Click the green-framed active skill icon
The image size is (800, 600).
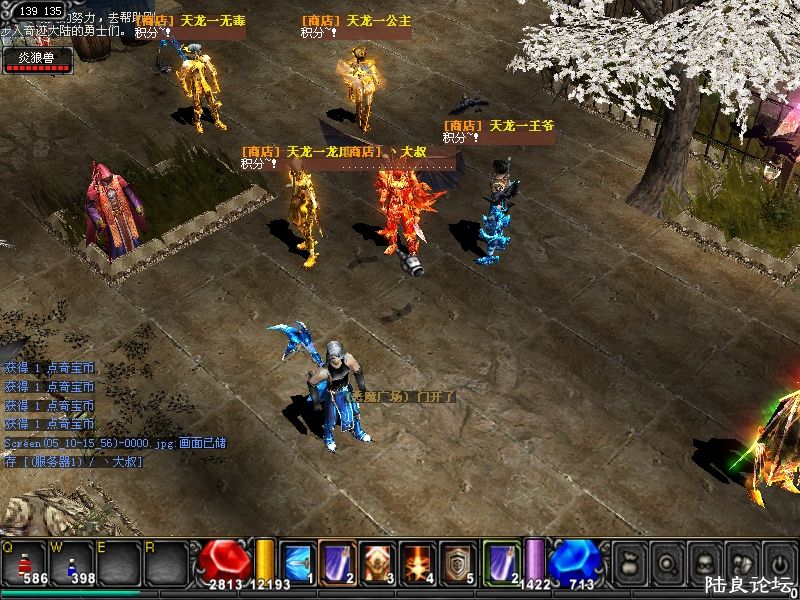click(x=501, y=561)
